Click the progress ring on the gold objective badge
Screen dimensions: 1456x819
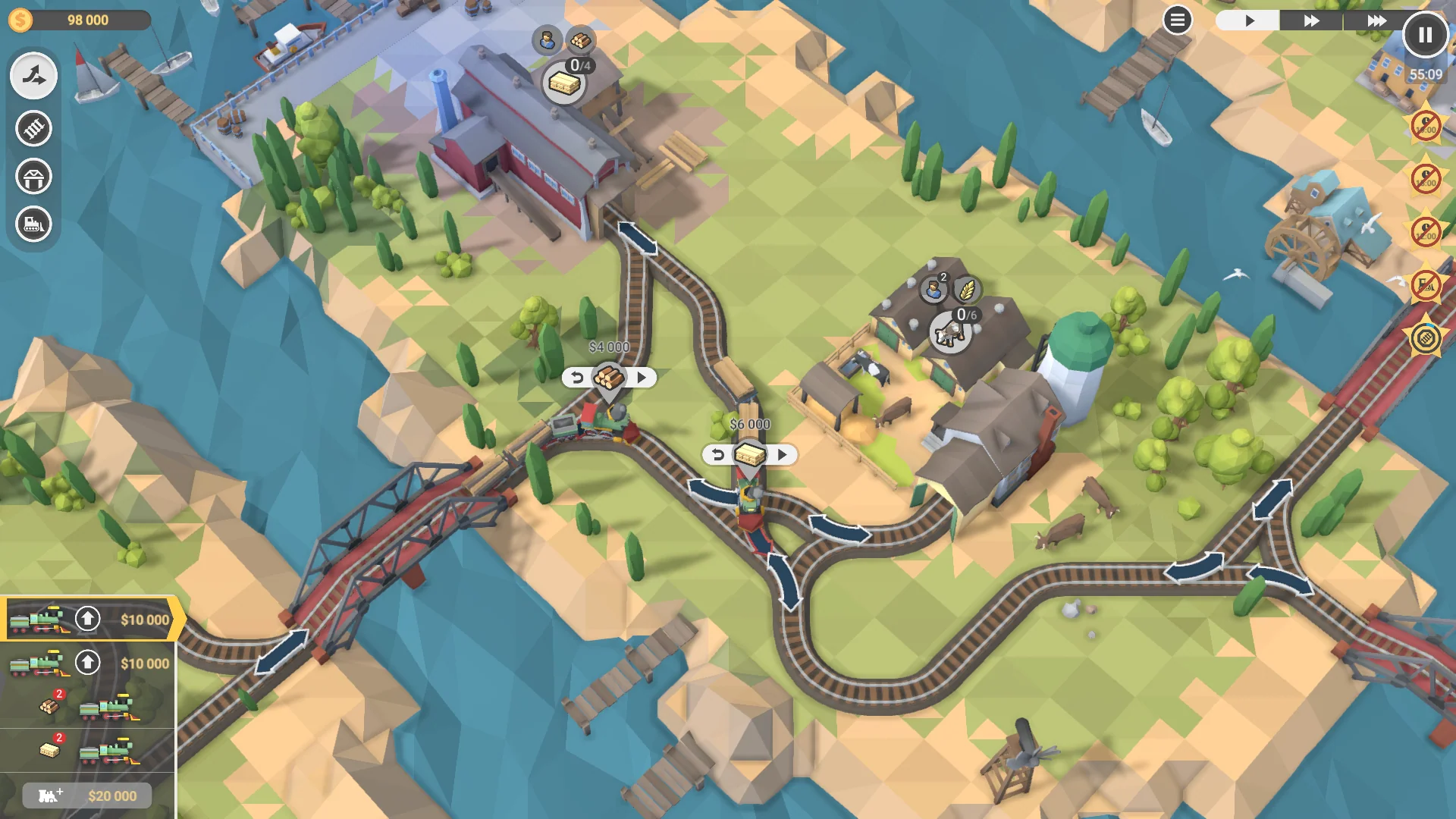coord(1424,339)
